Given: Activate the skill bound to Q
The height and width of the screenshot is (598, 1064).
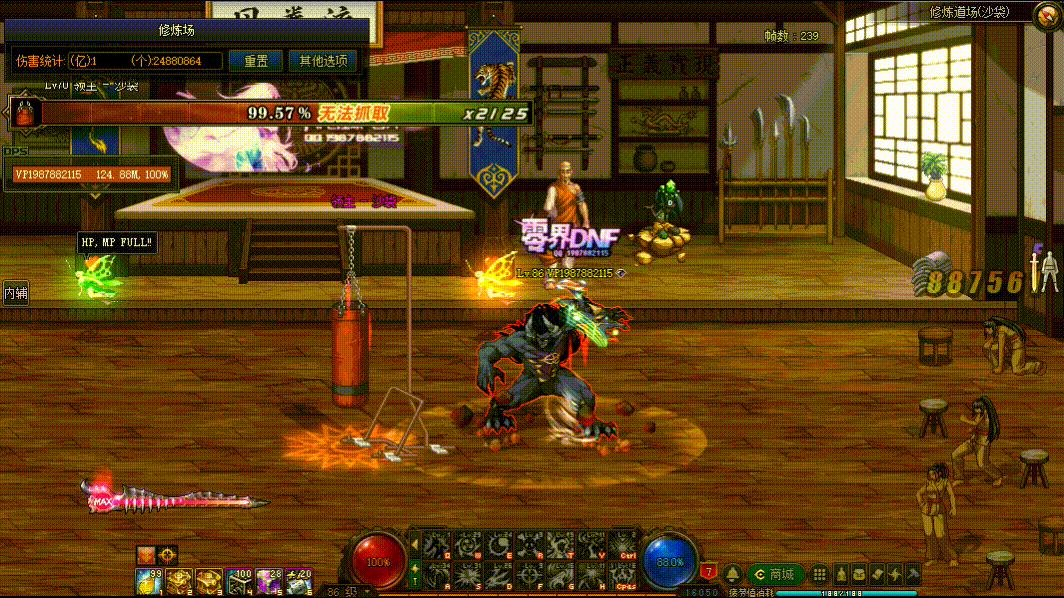Looking at the screenshot, I should [x=435, y=545].
